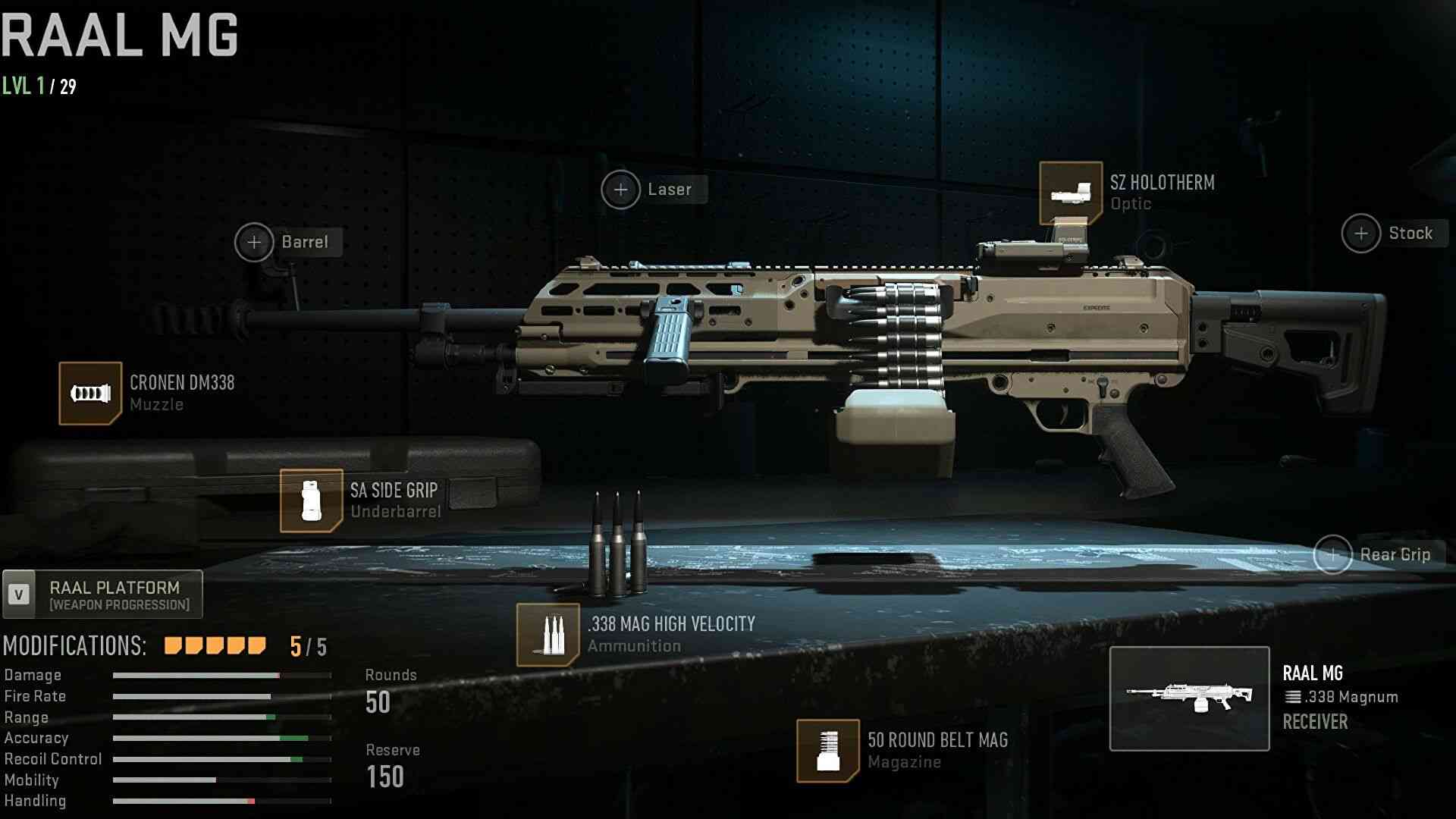Image resolution: width=1456 pixels, height=819 pixels.
Task: Select the 50 Round Belt Mag slot
Action: click(x=827, y=750)
